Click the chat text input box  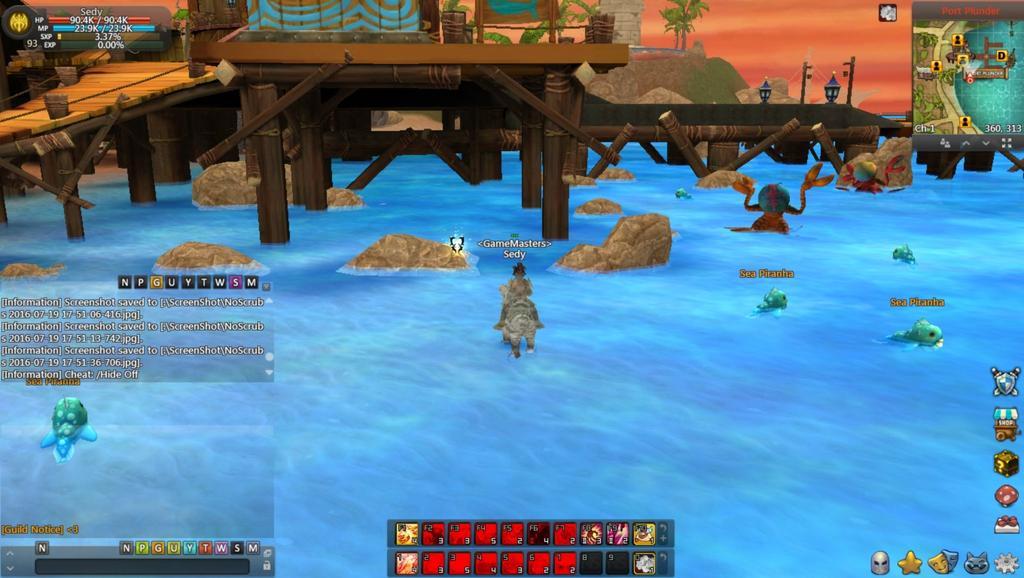(147, 566)
